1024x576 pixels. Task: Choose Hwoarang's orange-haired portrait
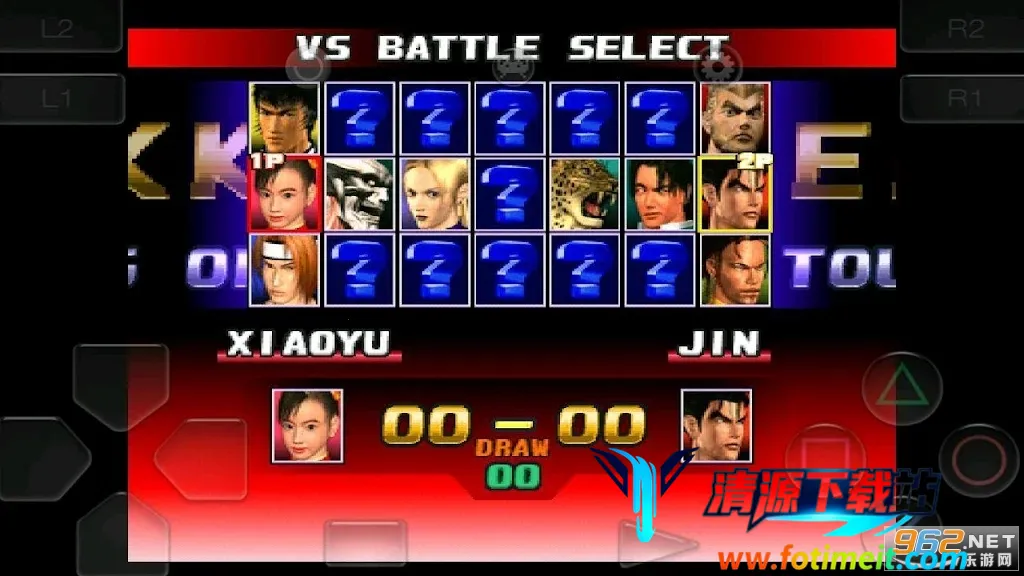pos(285,270)
